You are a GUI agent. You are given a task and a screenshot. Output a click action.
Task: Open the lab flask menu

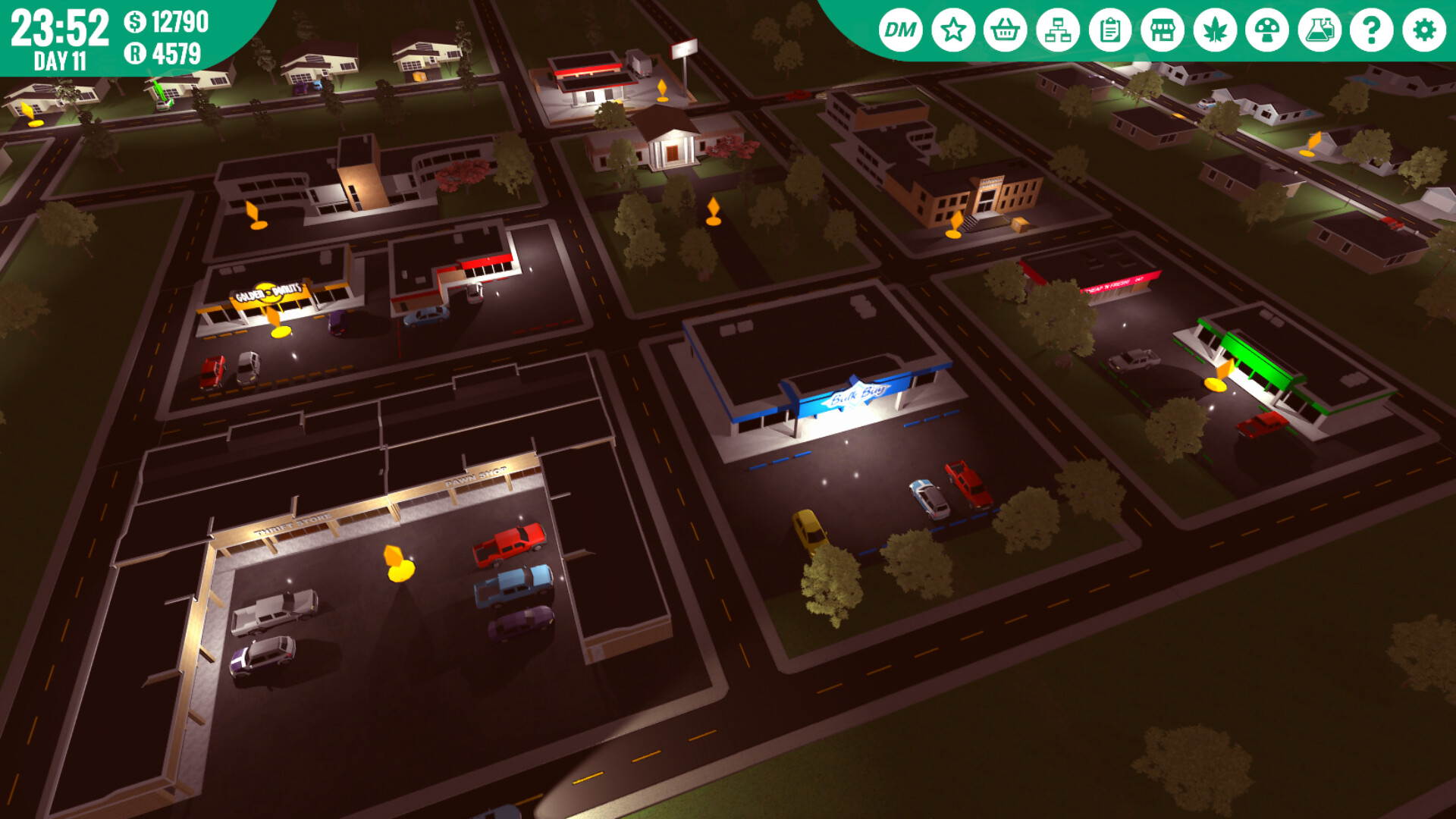click(x=1319, y=30)
